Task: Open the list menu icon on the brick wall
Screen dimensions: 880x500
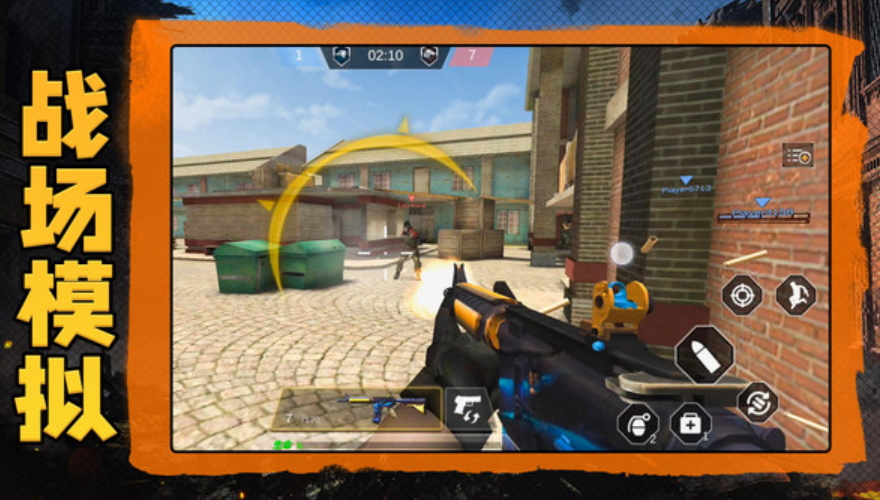Action: point(797,155)
